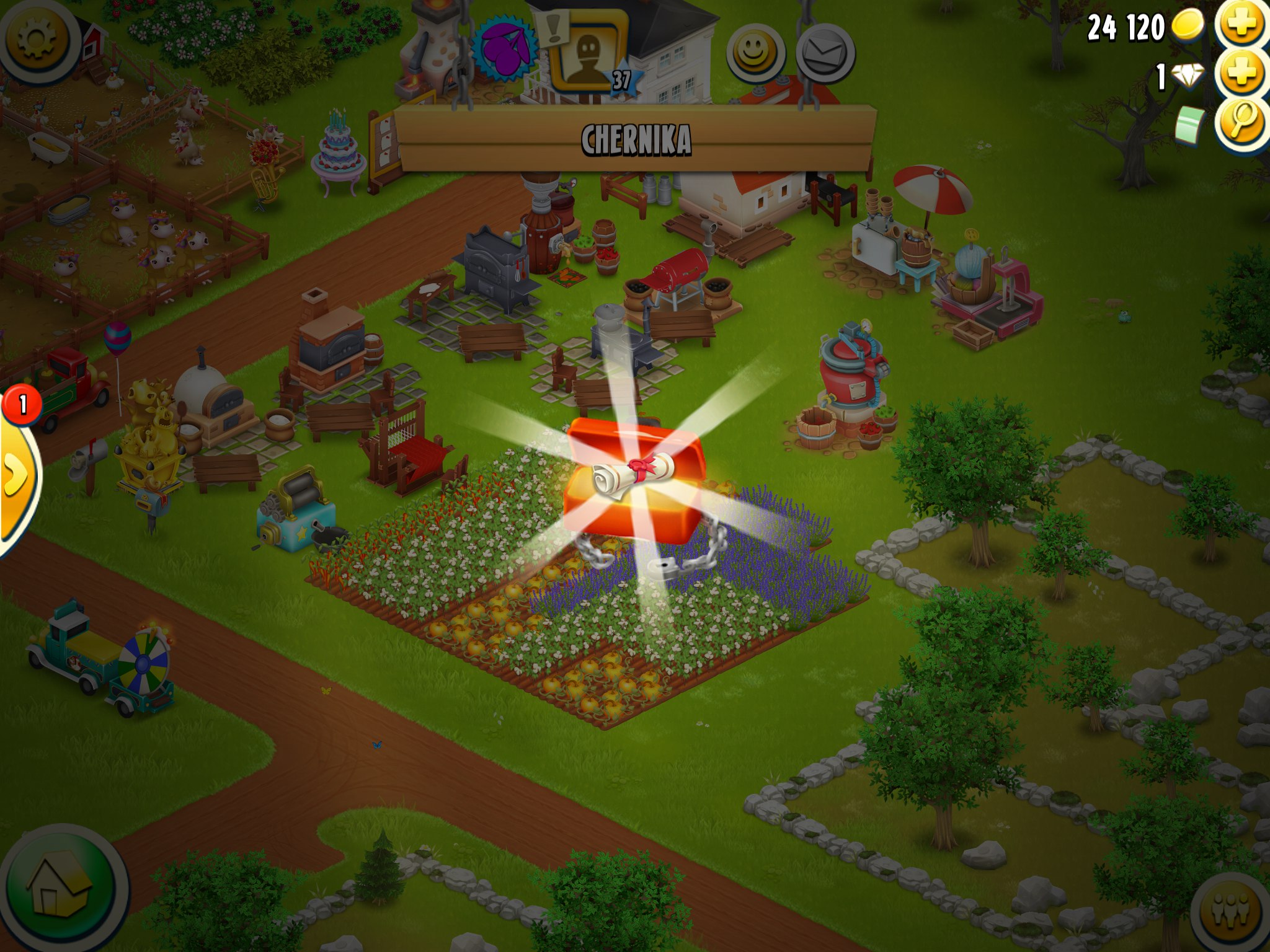1270x952 pixels.
Task: Expand the yellow arrow side tab
Action: coord(16,474)
